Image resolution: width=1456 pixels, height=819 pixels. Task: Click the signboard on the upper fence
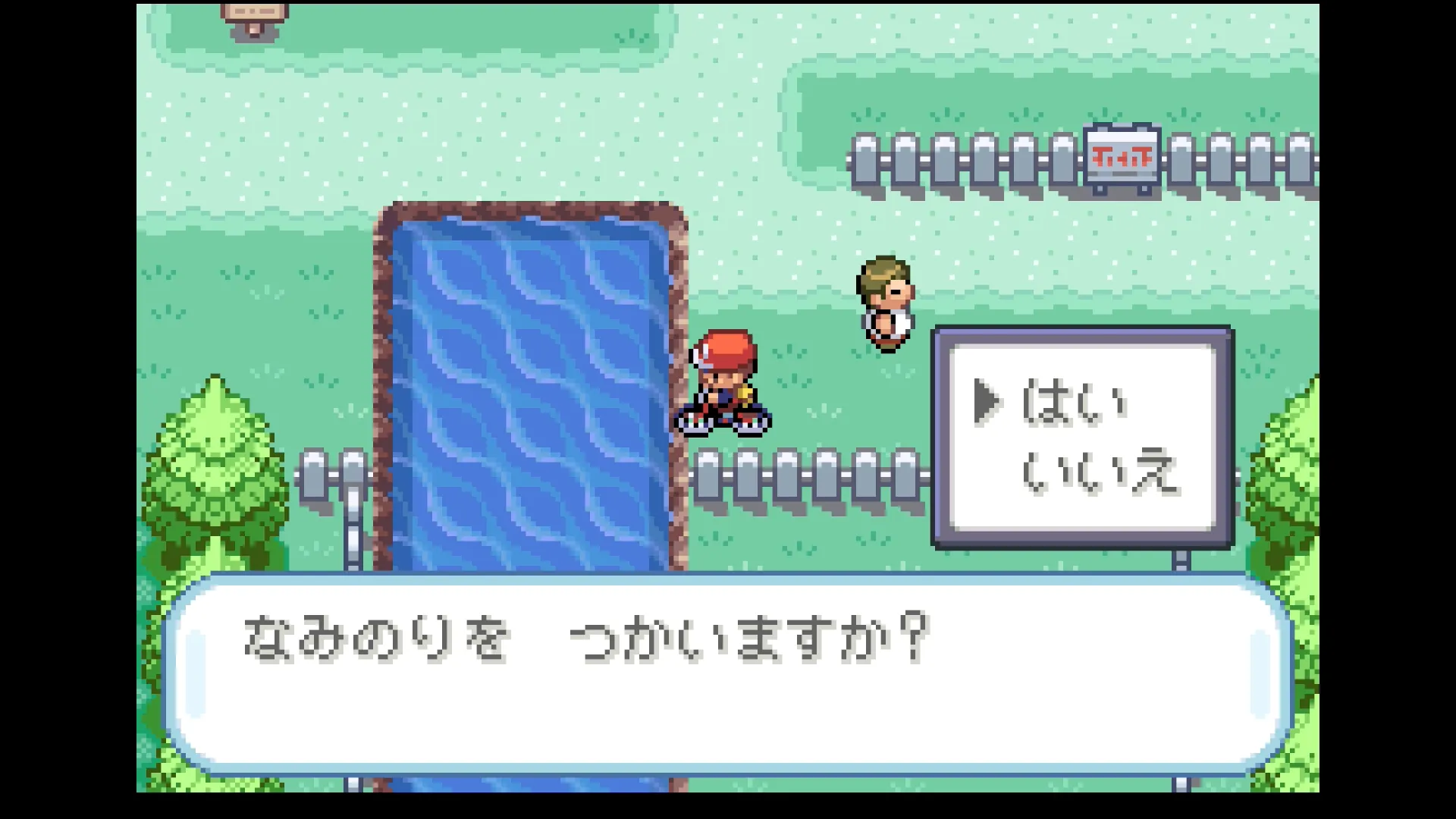1122,157
